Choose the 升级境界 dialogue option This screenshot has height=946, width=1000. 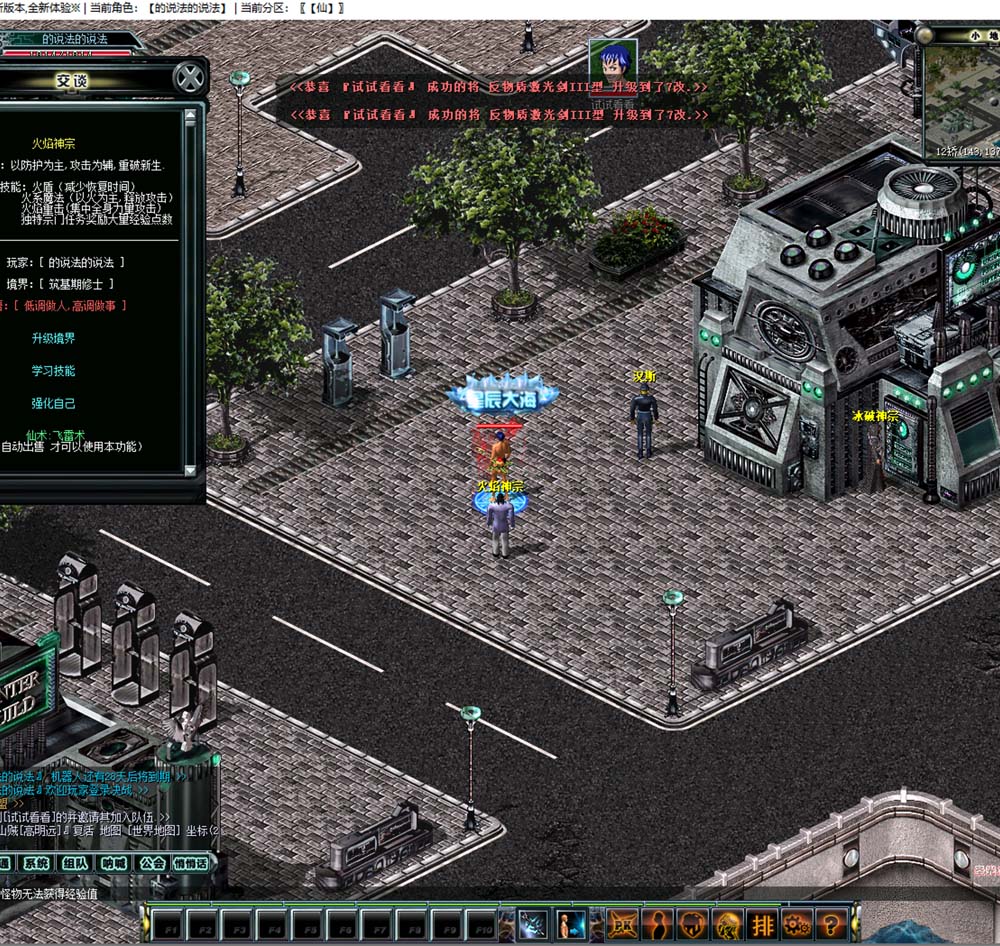point(53,339)
